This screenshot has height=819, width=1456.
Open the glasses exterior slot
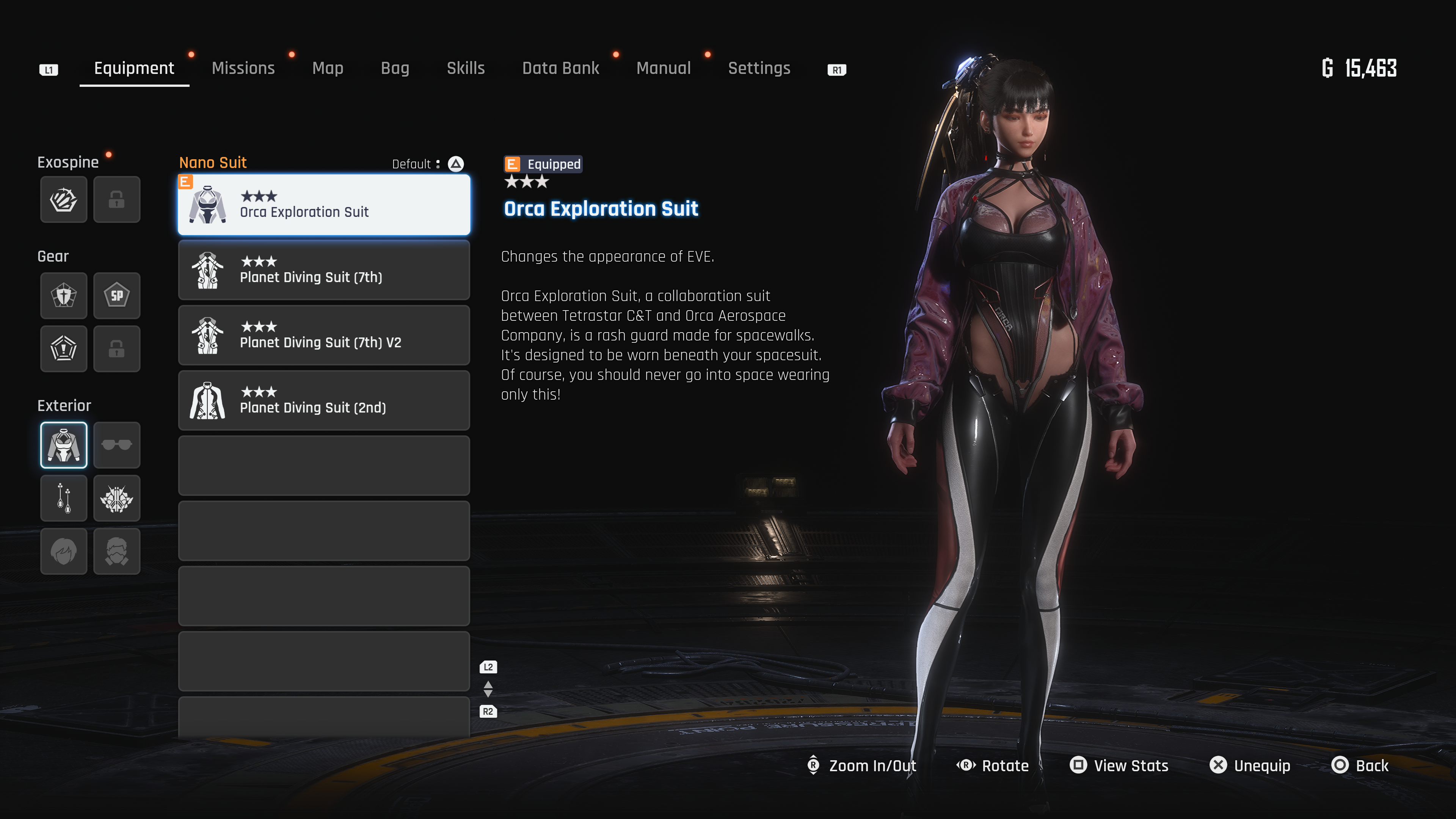(117, 446)
